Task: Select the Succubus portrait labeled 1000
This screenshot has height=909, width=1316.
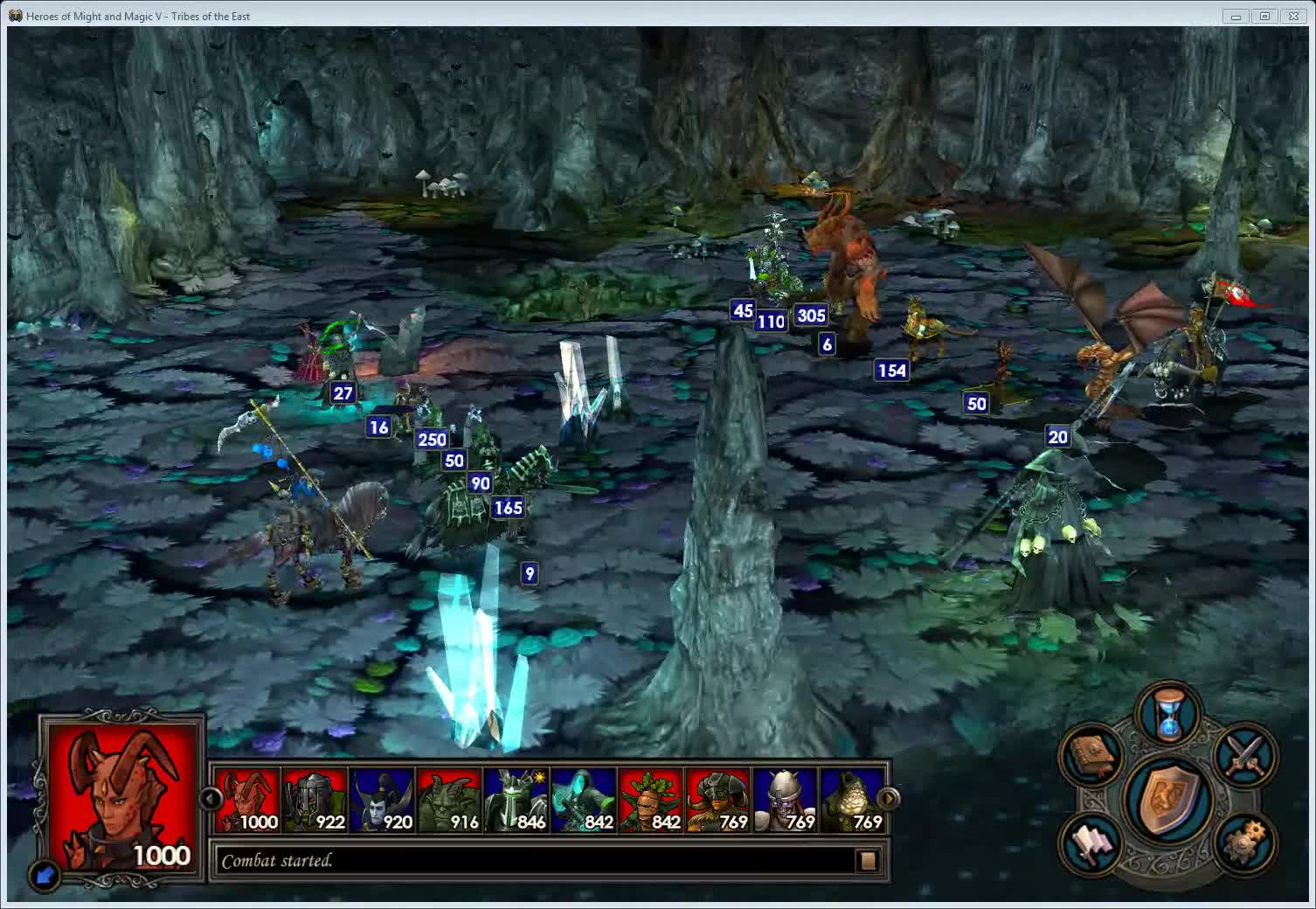Action: point(249,799)
